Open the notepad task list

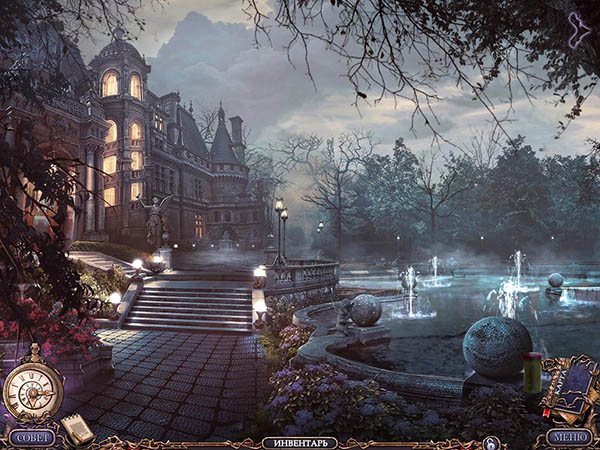[76, 428]
